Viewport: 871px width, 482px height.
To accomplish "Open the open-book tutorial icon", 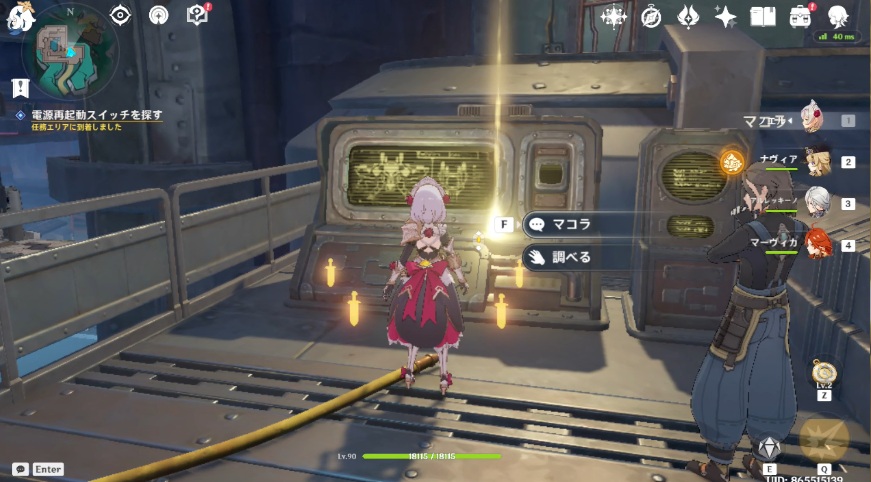I will 764,17.
